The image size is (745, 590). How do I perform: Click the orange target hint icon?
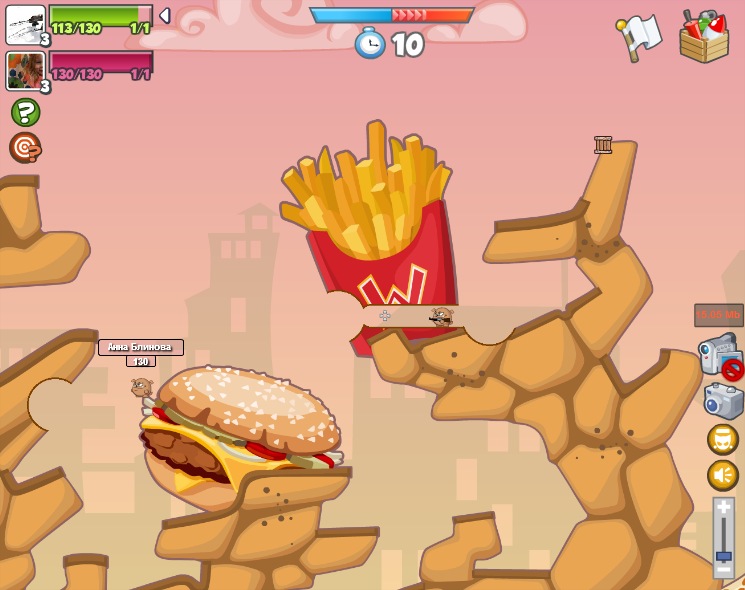25,148
